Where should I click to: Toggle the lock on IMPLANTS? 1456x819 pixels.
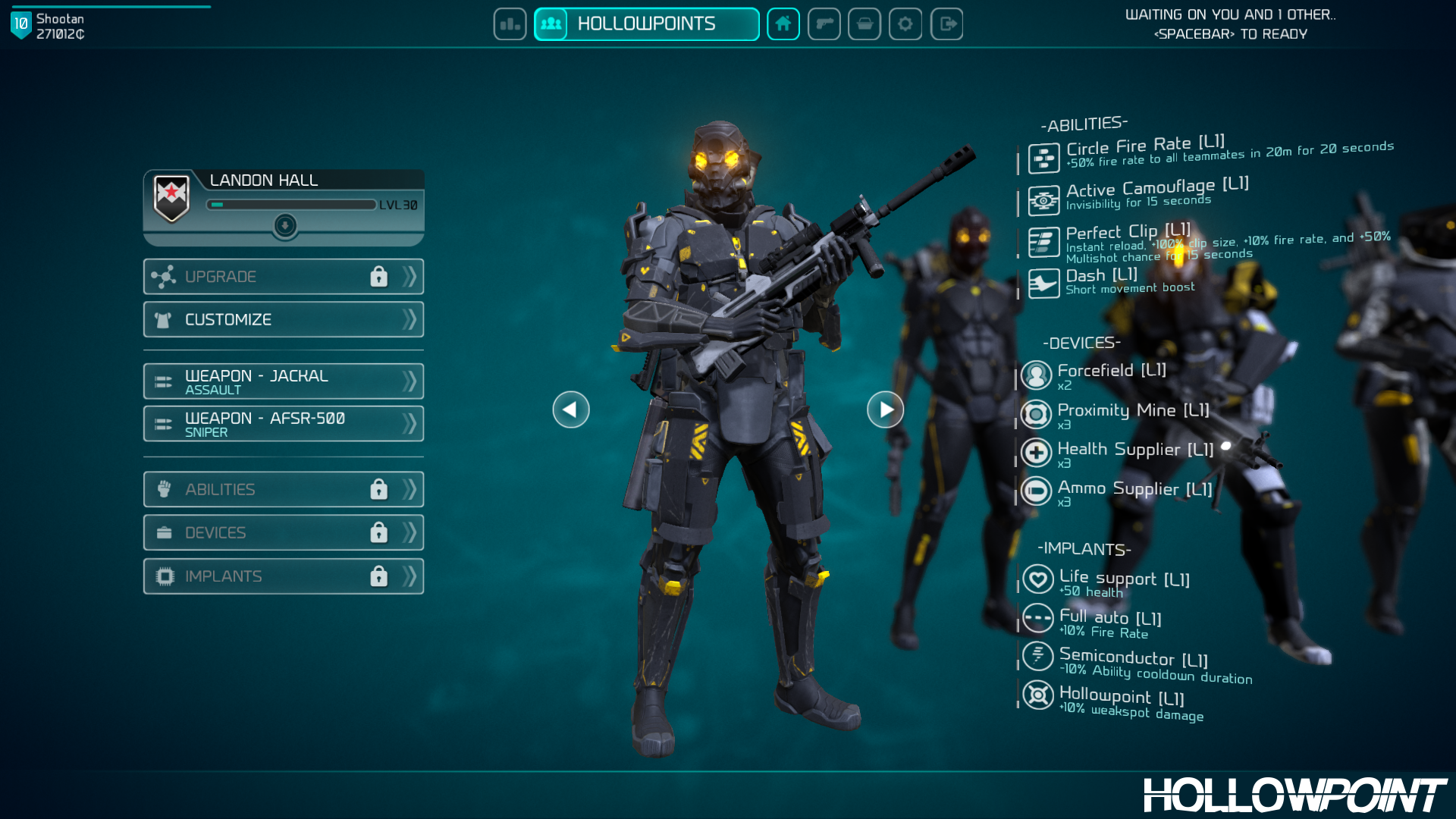[379, 576]
